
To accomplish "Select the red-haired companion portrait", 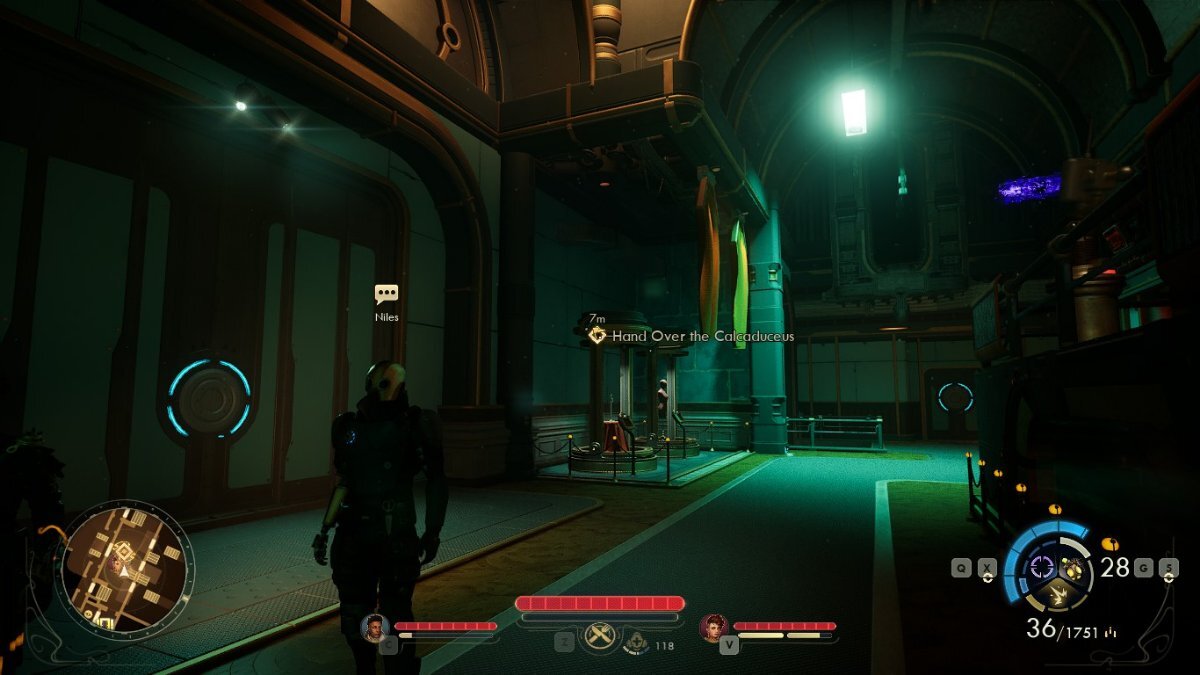I will 713,627.
